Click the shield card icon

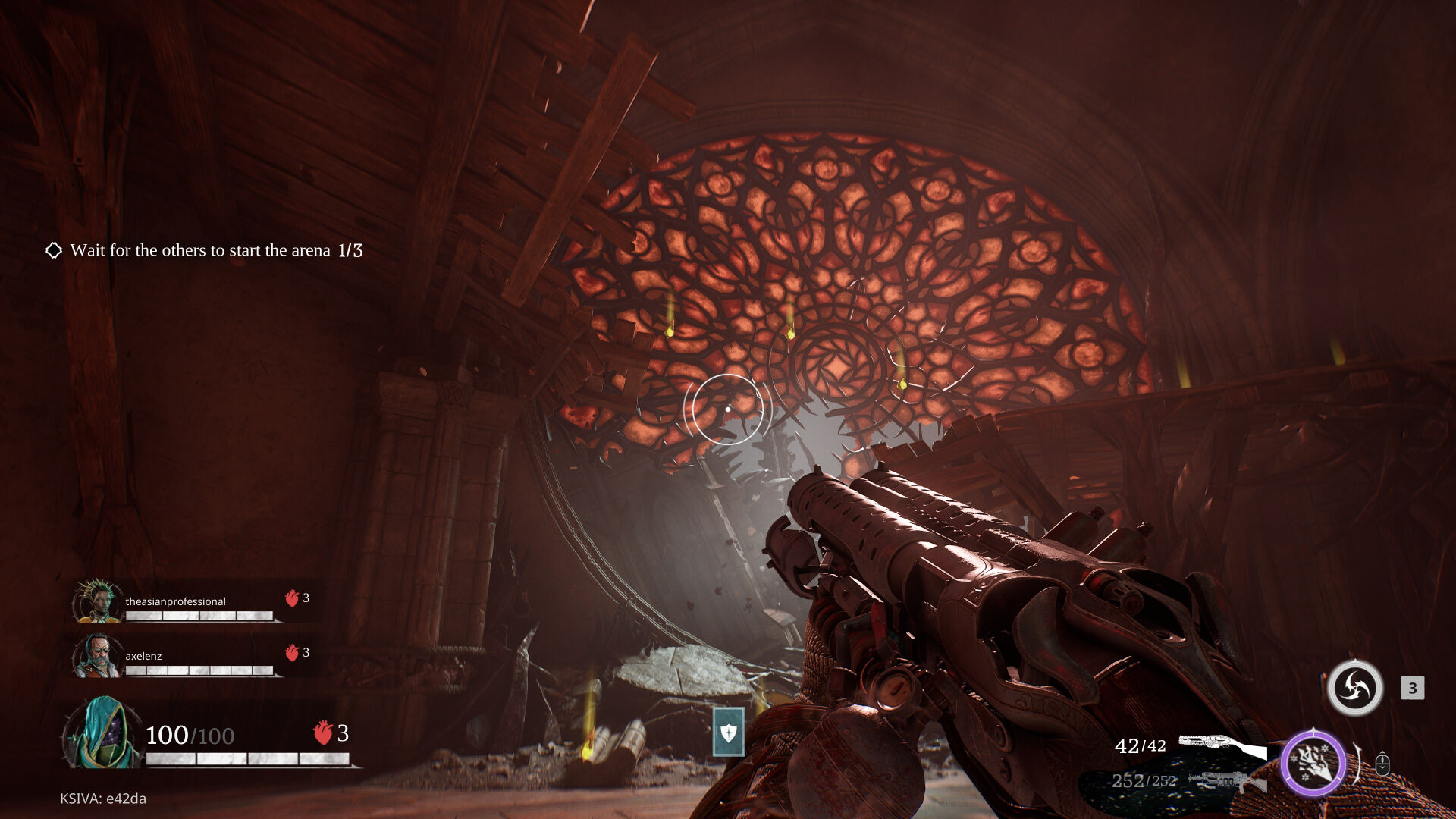coord(728,733)
